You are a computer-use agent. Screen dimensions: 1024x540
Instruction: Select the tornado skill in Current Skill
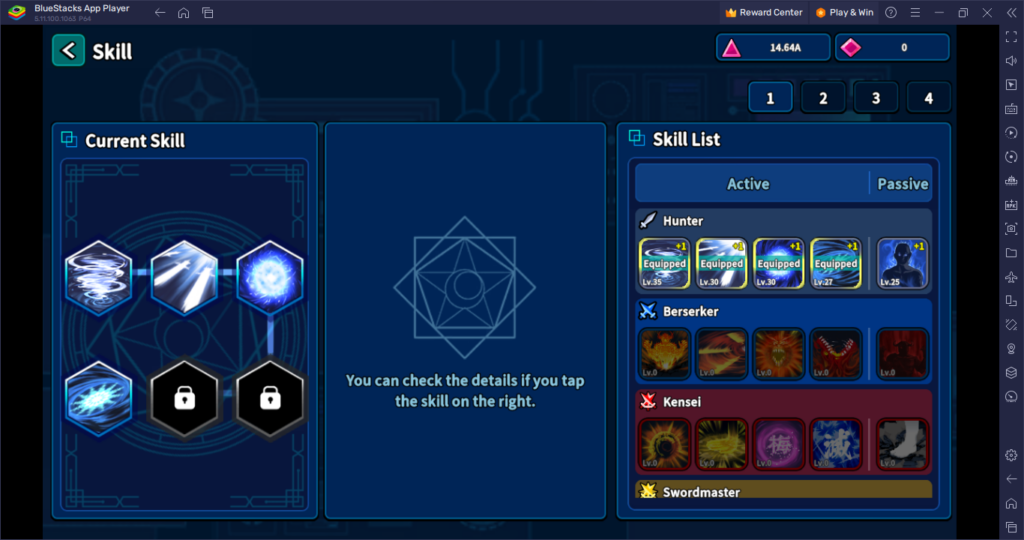click(98, 277)
